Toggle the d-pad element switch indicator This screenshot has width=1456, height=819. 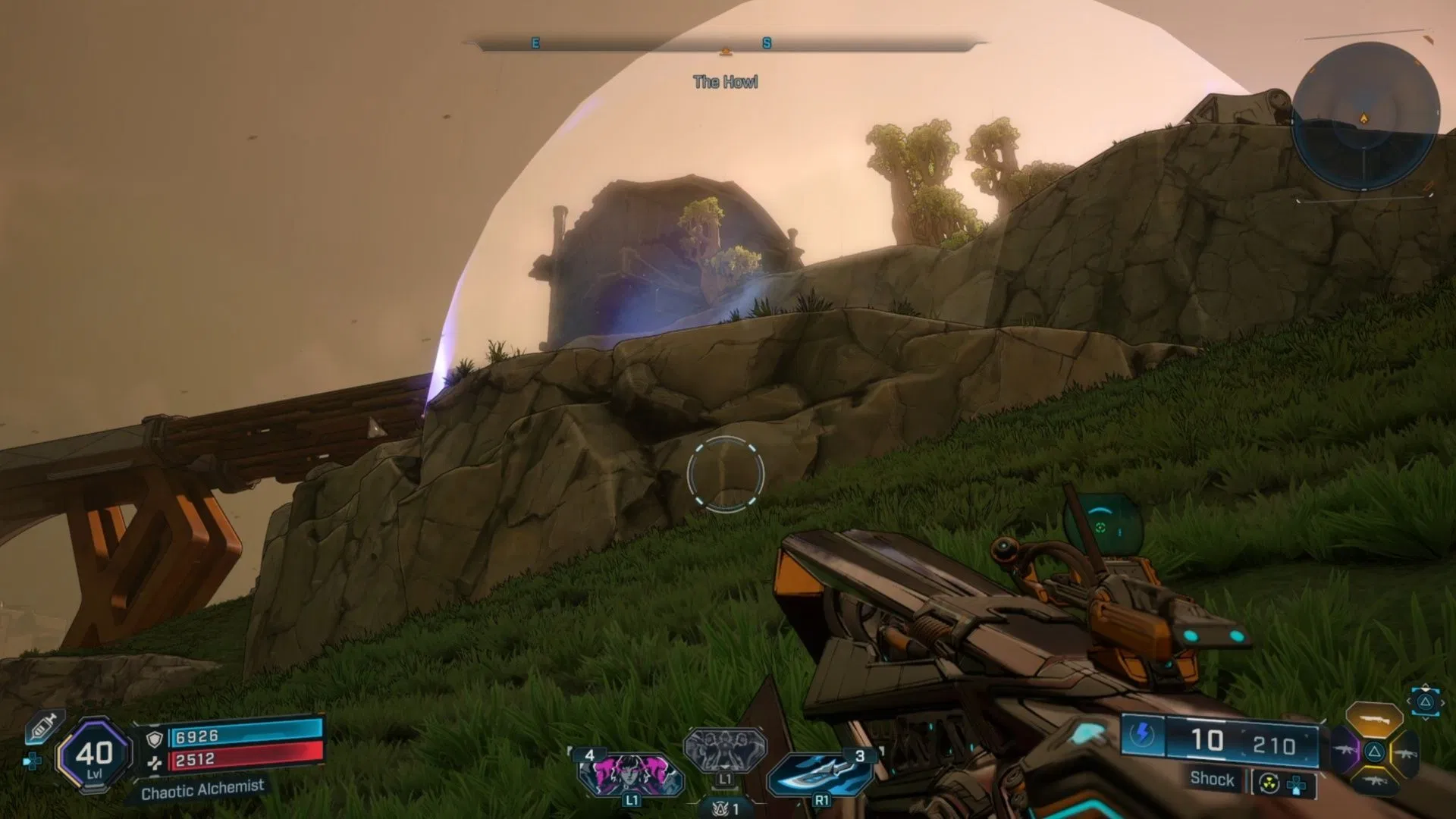1296,786
